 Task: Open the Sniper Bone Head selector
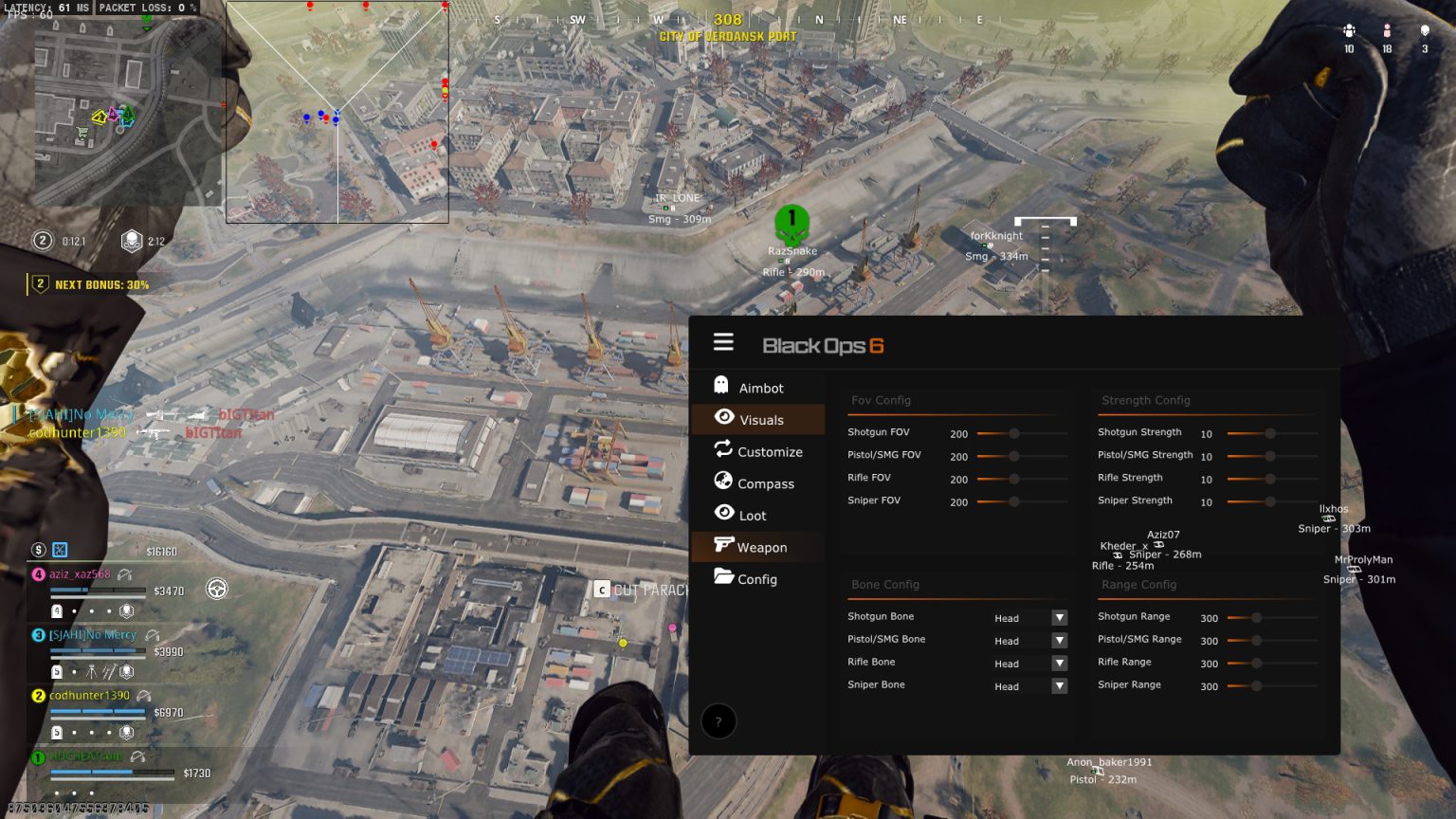tap(1060, 685)
